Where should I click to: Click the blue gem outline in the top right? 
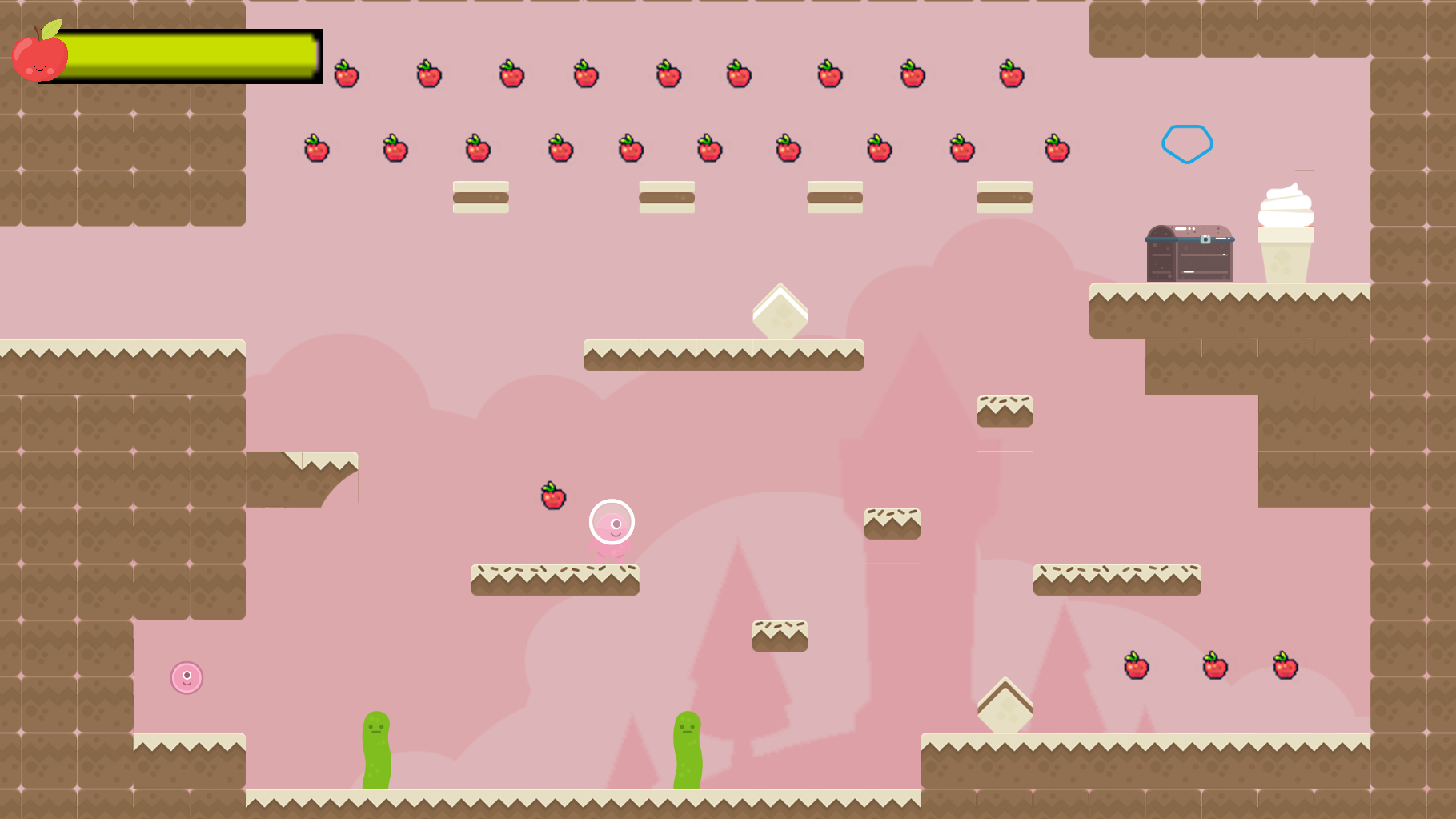click(x=1188, y=143)
